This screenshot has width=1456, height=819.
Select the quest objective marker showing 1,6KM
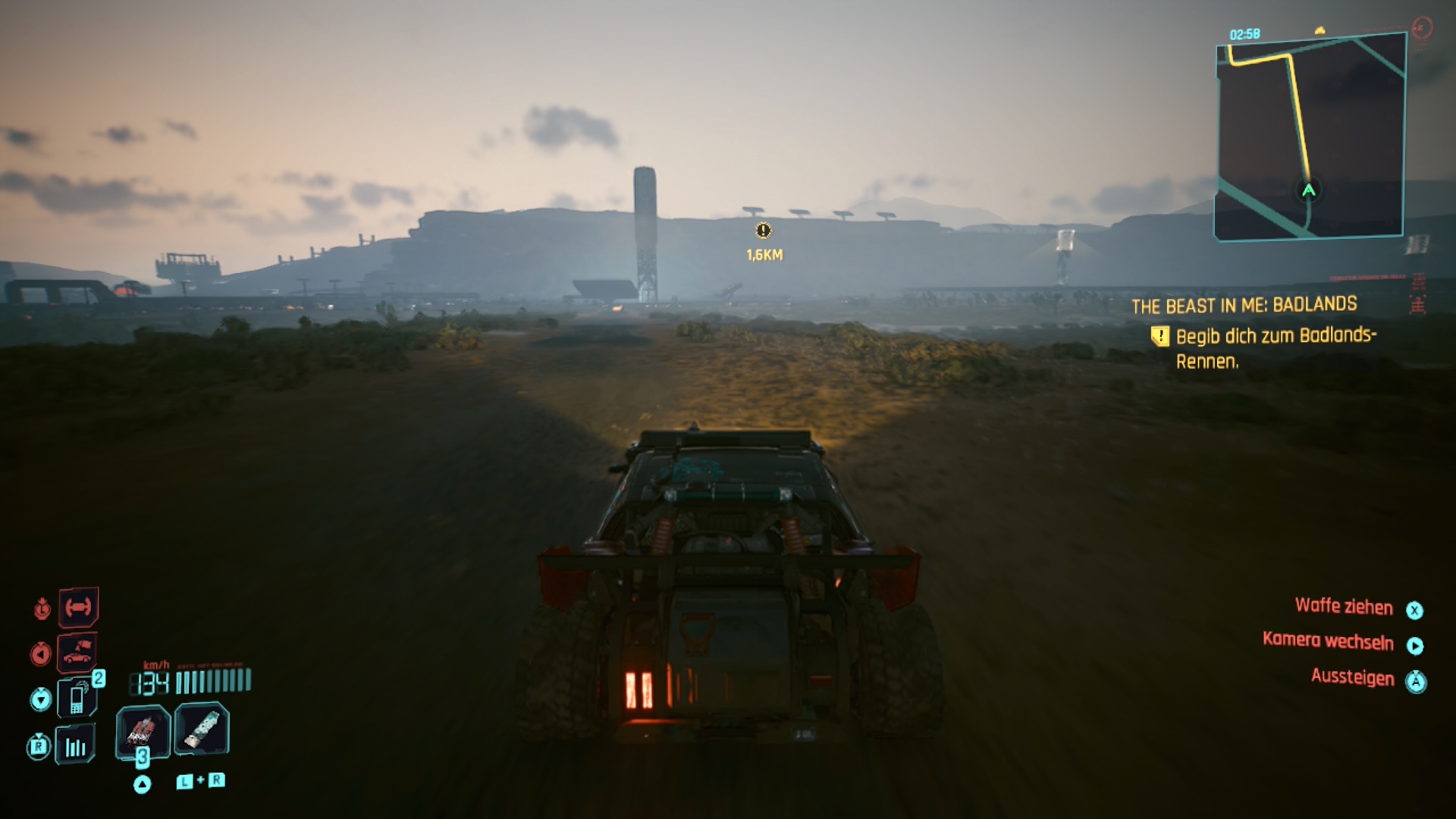(764, 231)
